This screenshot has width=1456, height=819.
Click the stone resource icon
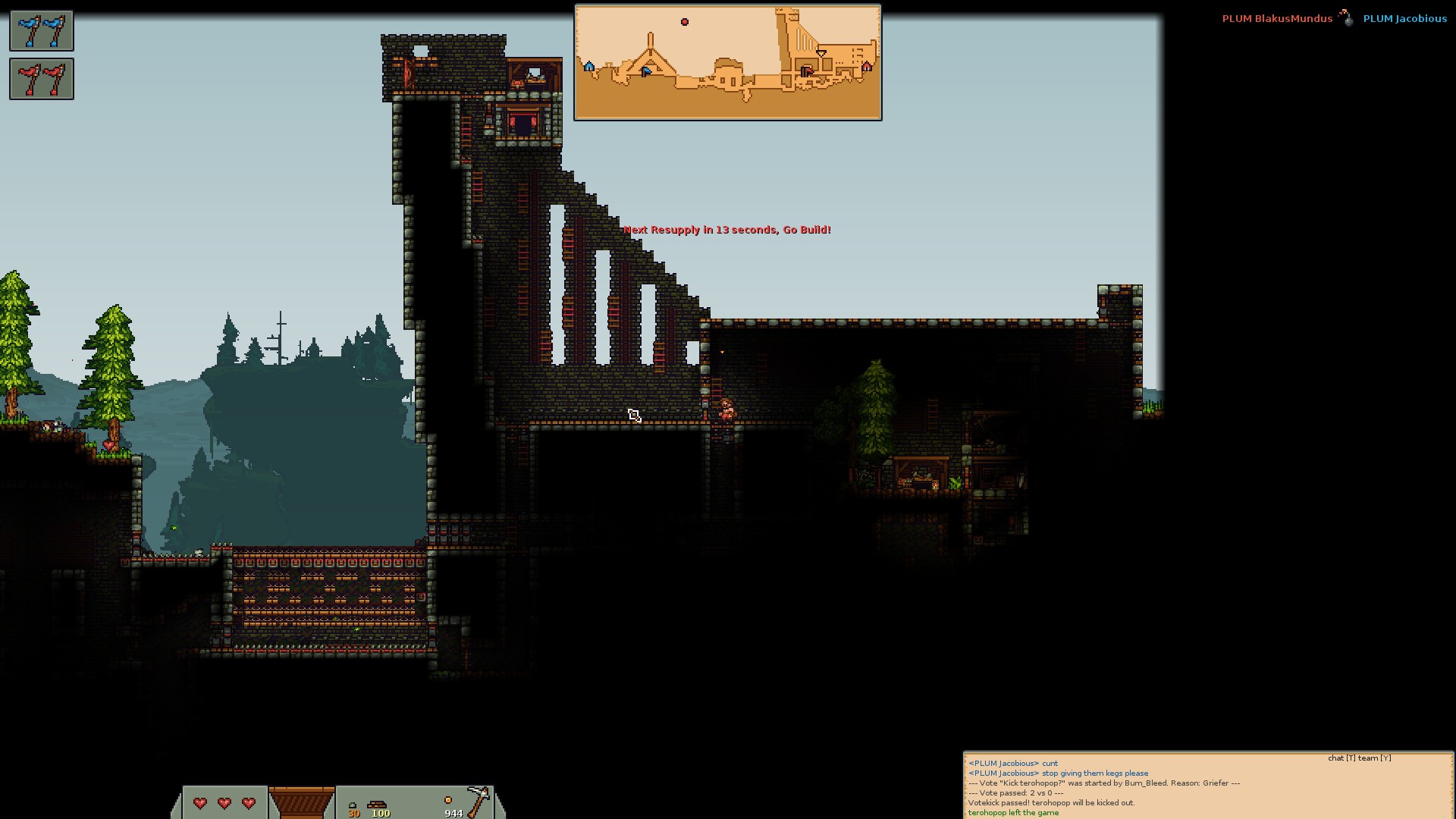(x=353, y=805)
